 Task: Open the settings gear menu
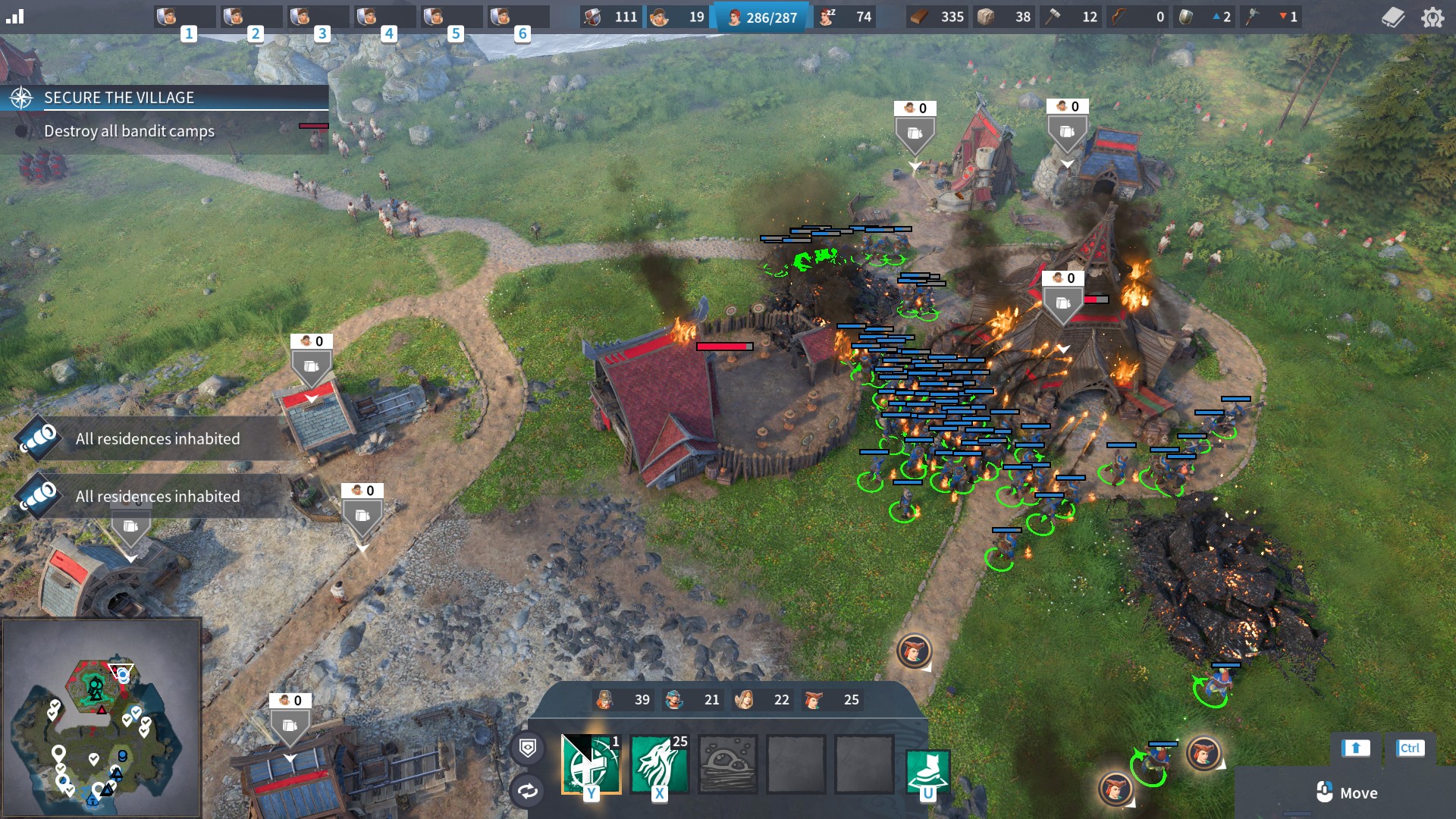(1432, 17)
